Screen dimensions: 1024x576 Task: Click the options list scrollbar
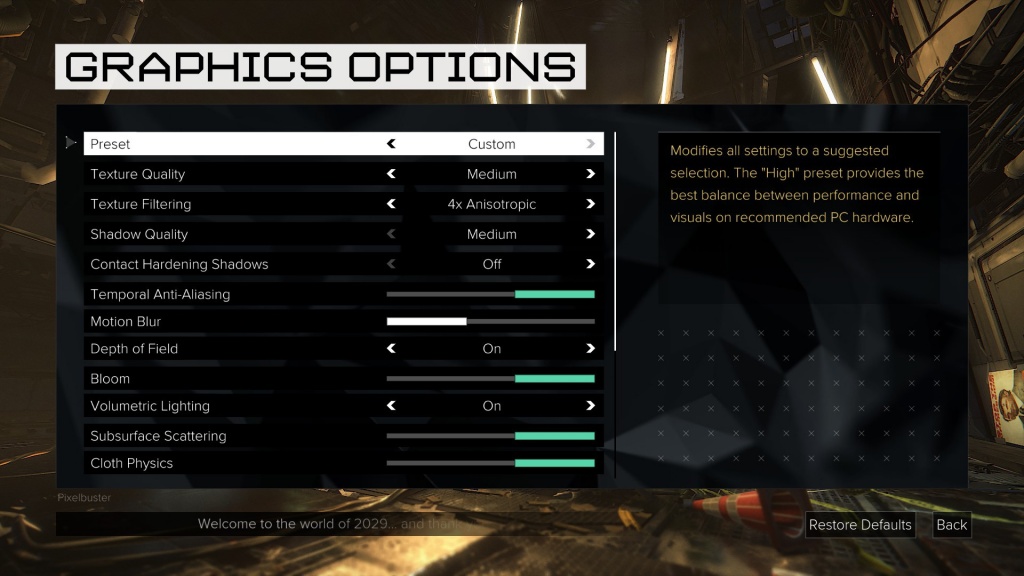coord(615,240)
